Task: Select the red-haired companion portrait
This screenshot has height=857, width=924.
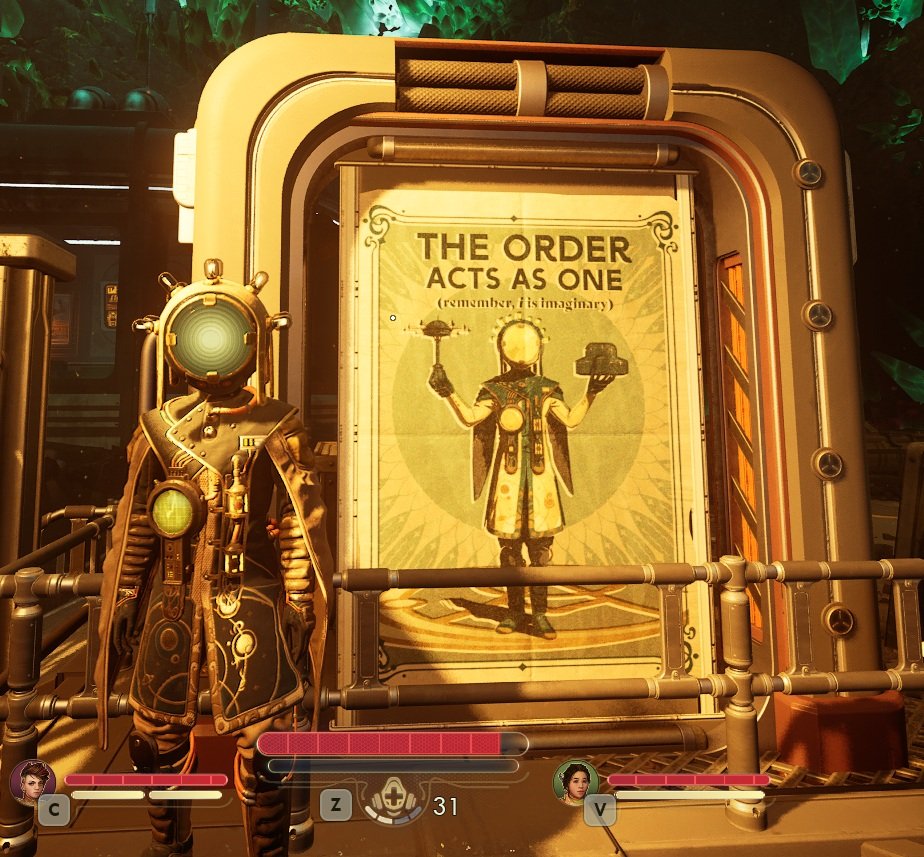Action: [32, 781]
